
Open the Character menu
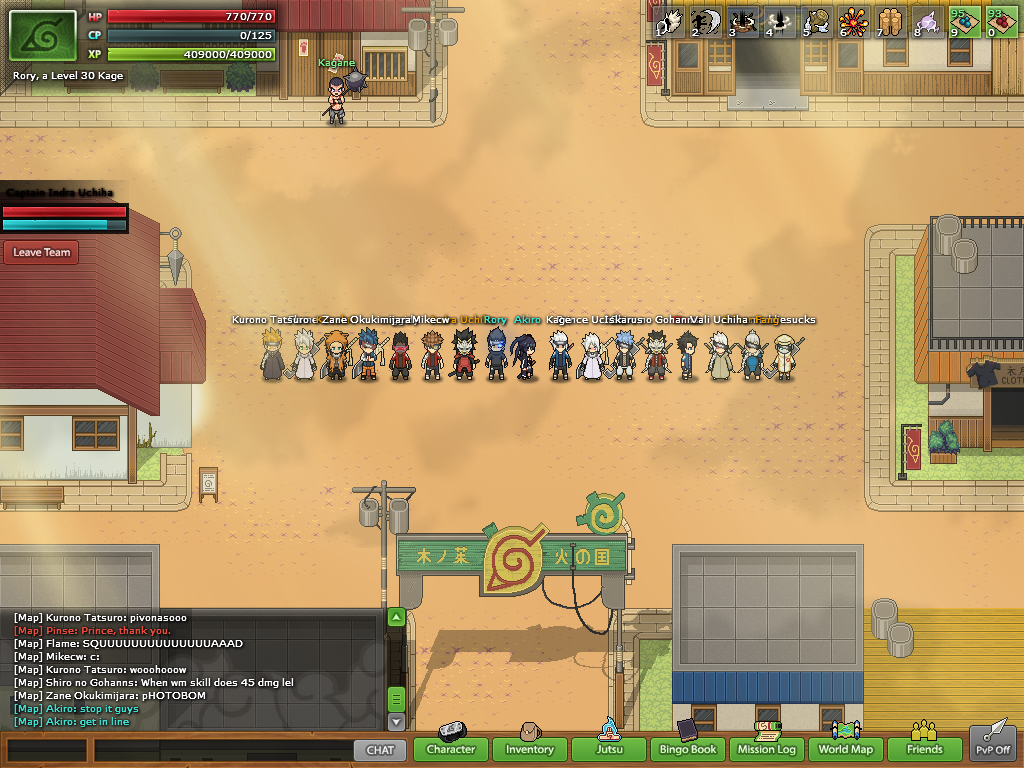point(450,749)
